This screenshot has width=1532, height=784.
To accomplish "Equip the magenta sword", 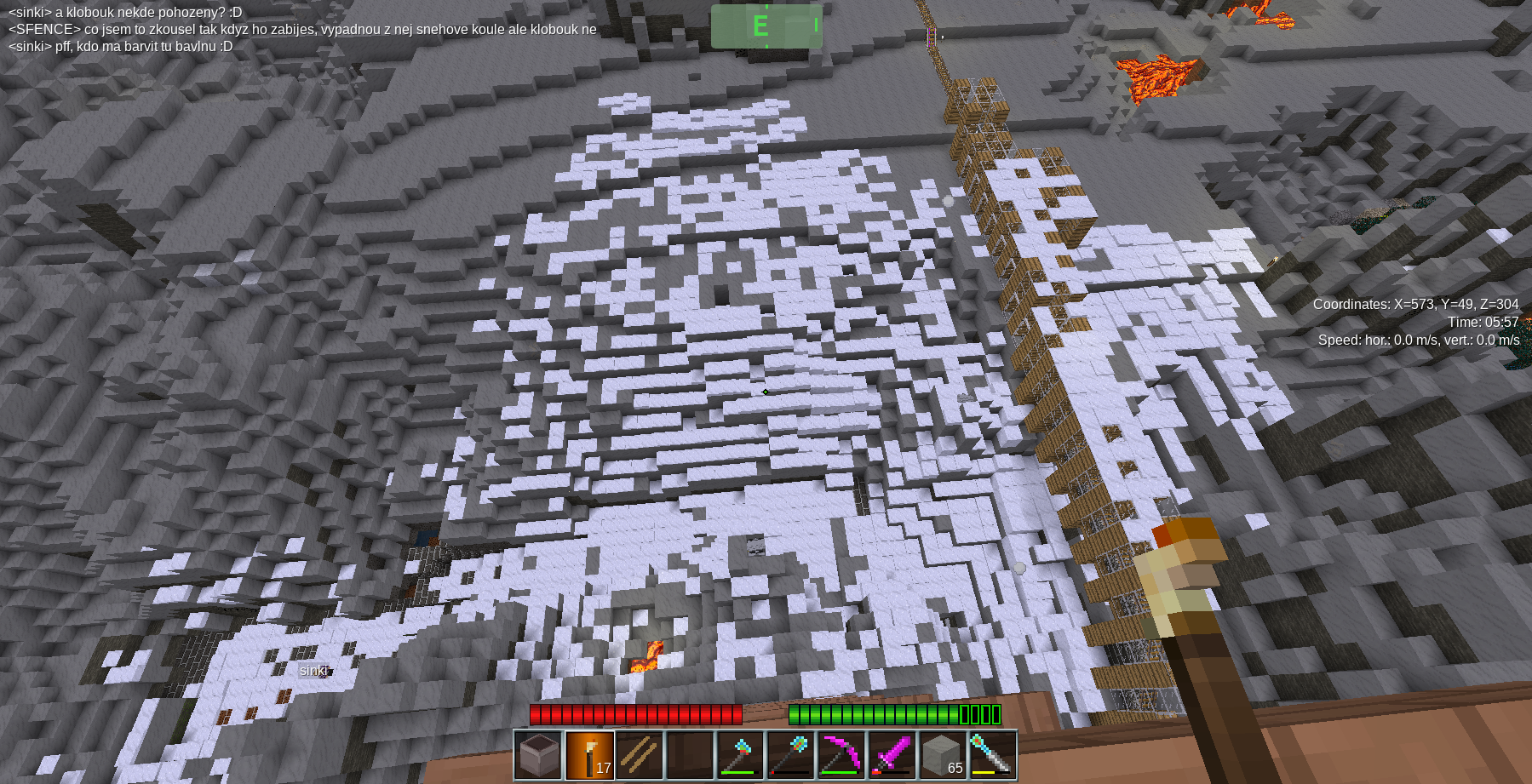I will [x=891, y=755].
